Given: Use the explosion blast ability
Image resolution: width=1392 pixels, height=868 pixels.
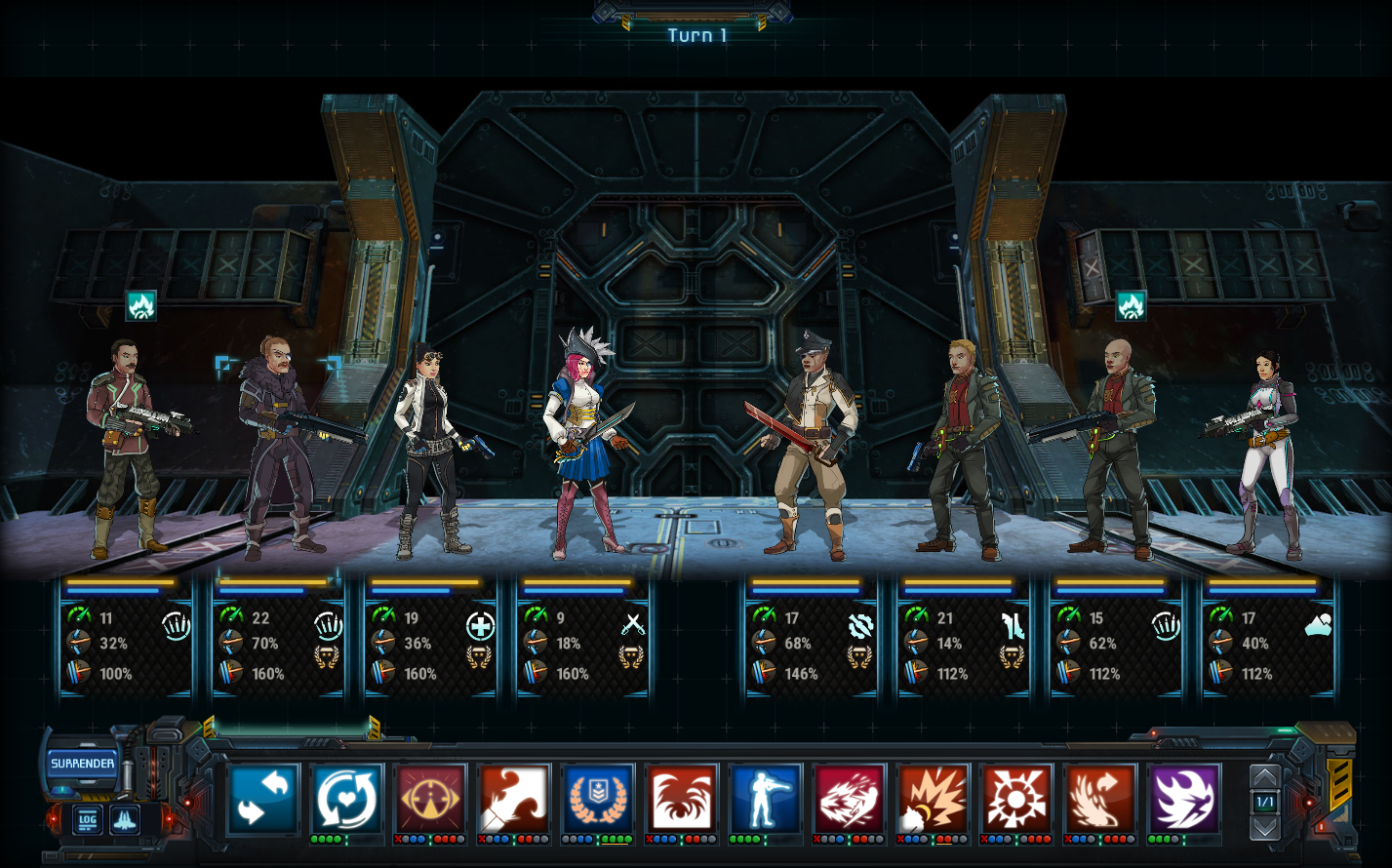Looking at the screenshot, I should tap(934, 799).
